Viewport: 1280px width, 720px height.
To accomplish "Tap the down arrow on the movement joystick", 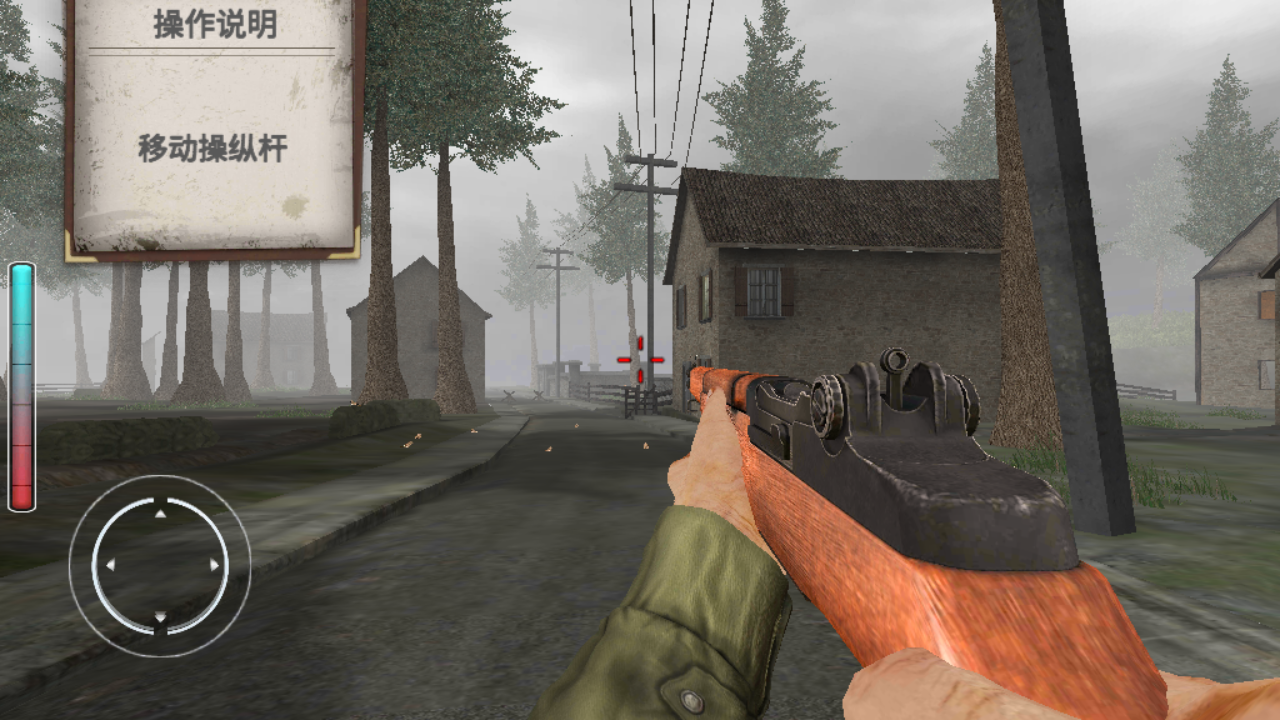I will coord(160,618).
